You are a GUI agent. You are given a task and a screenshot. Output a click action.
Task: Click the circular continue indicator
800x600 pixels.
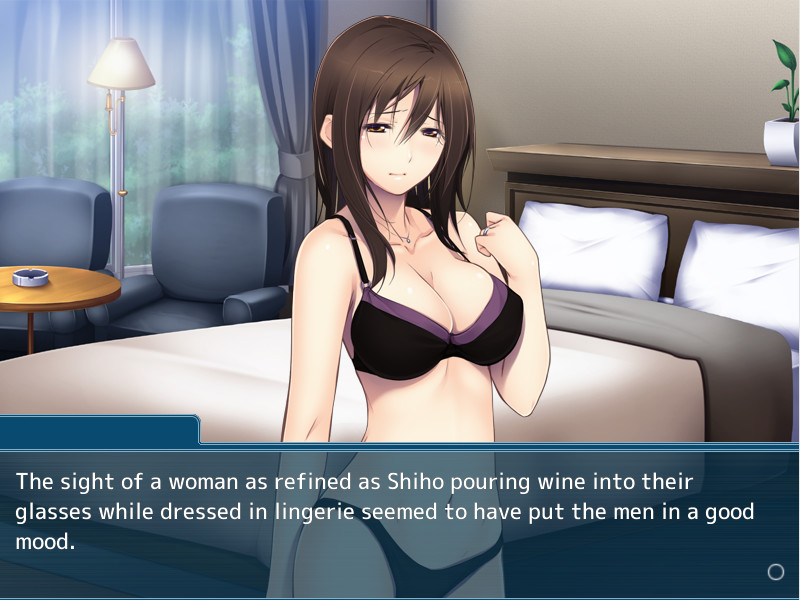(775, 572)
